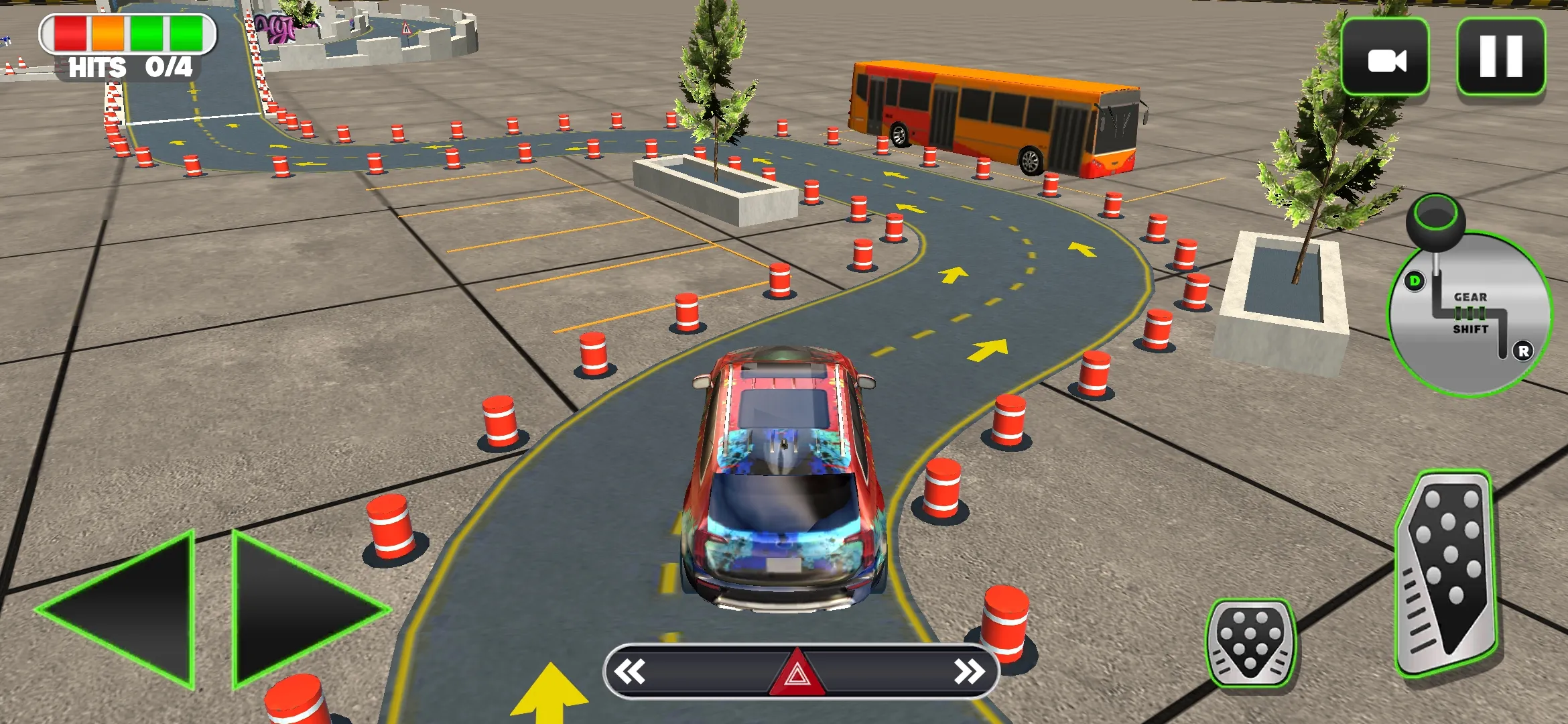
Task: Switch the camera view
Action: 1385,58
